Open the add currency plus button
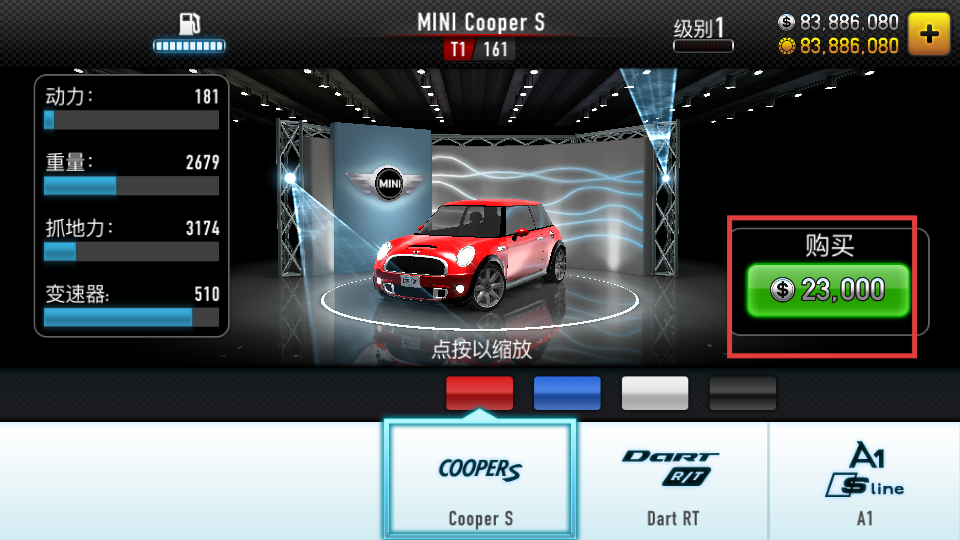Viewport: 960px width, 540px height. (x=929, y=35)
